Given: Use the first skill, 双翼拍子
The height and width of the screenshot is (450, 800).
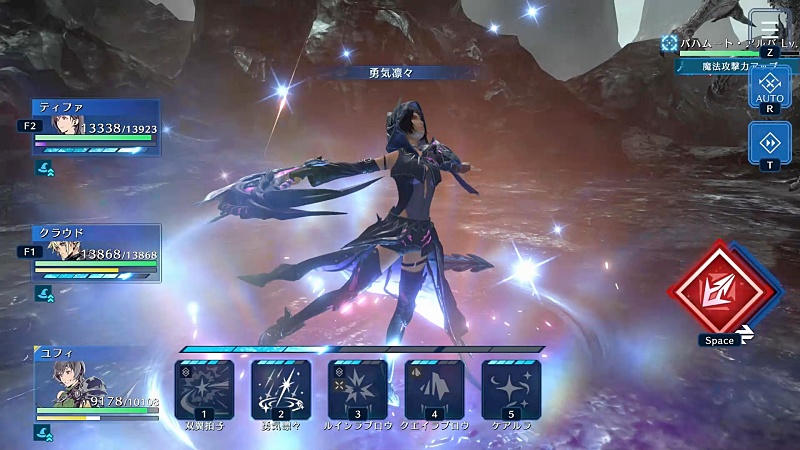Looking at the screenshot, I should pos(204,390).
